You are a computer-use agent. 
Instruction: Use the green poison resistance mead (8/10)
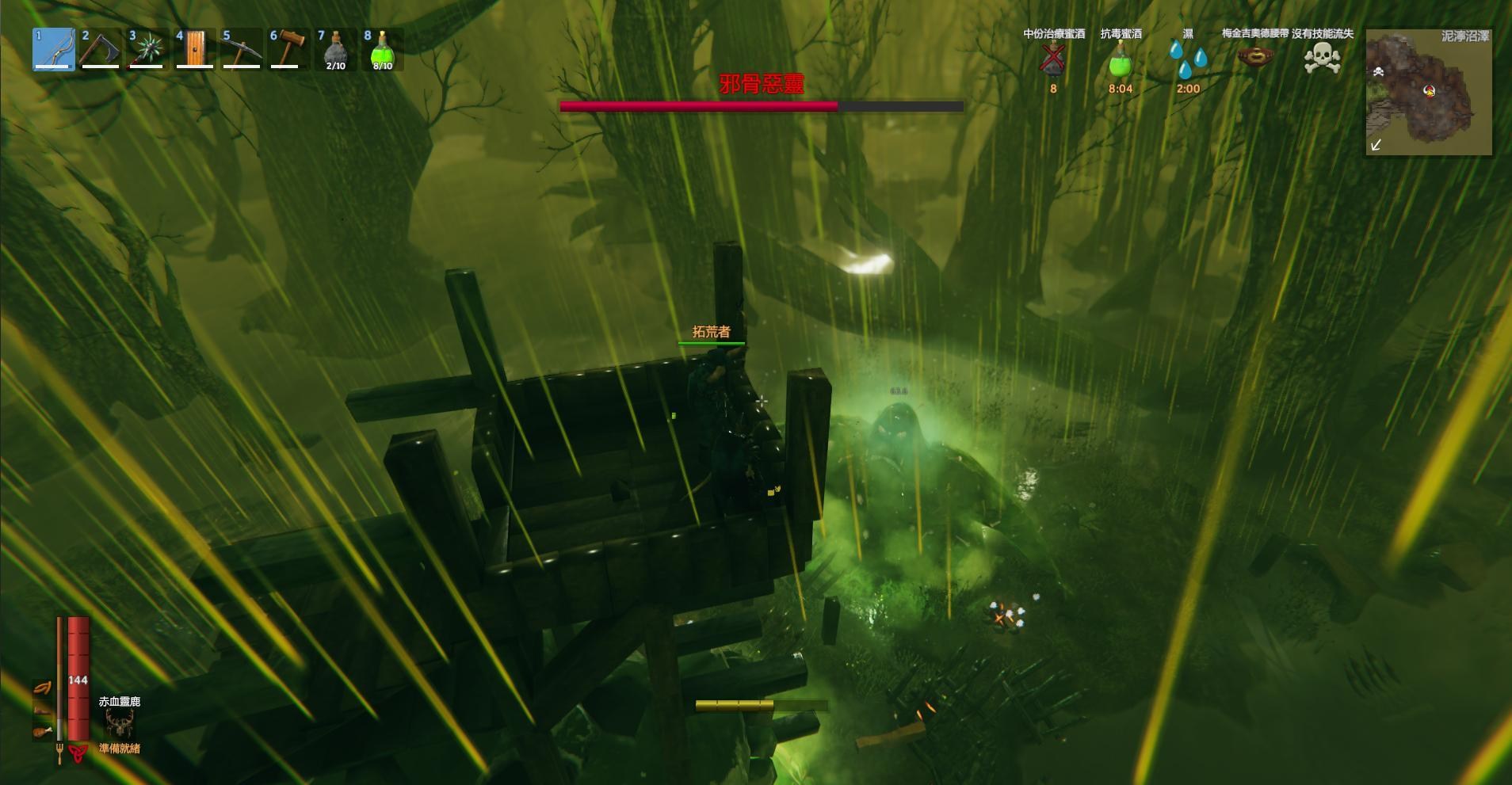point(382,49)
